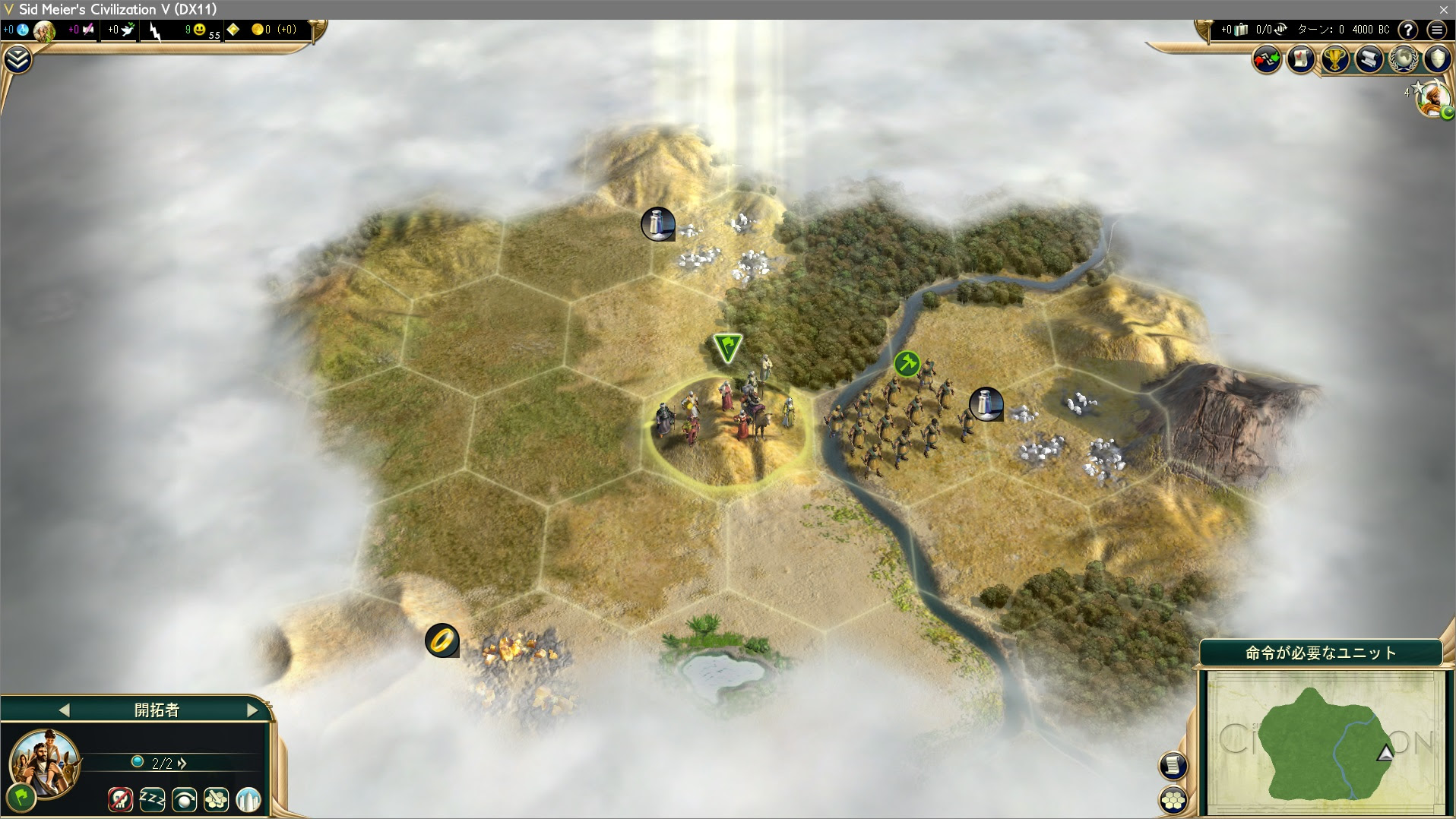Open the game menu hamburger icon

(x=1436, y=30)
